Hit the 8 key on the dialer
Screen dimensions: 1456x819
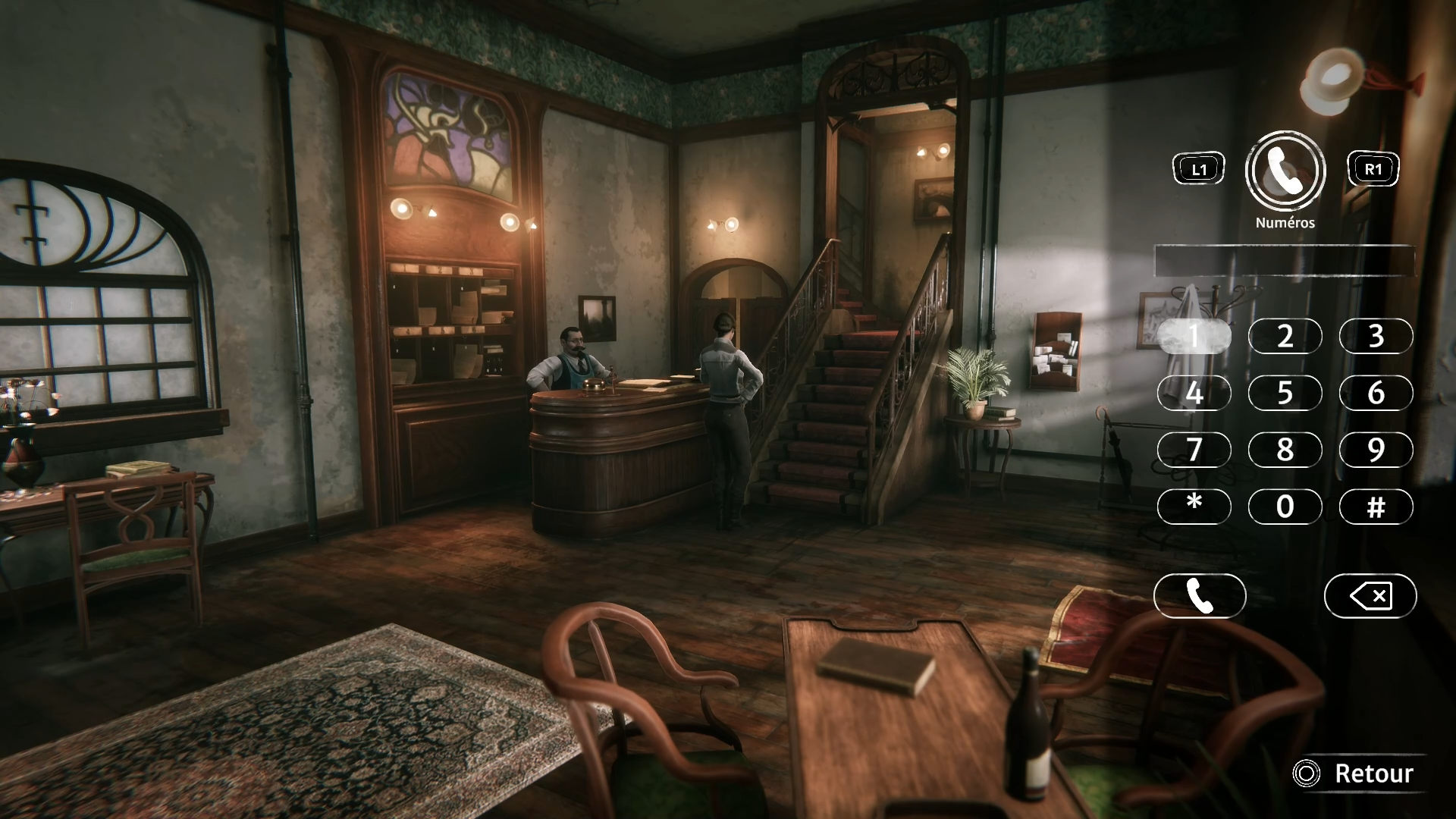click(1285, 450)
